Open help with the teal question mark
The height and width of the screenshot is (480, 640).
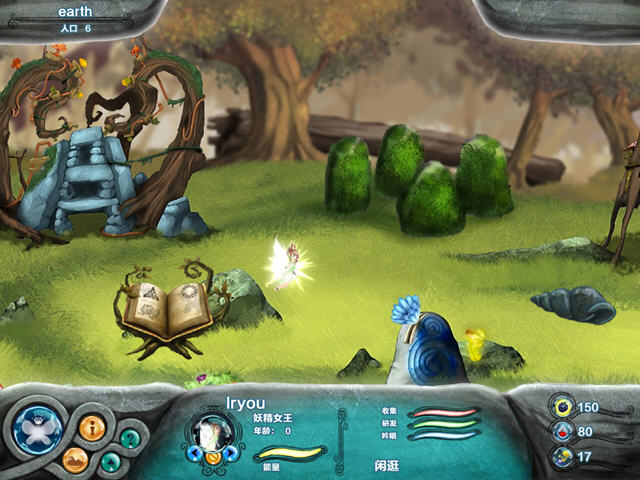click(x=130, y=438)
